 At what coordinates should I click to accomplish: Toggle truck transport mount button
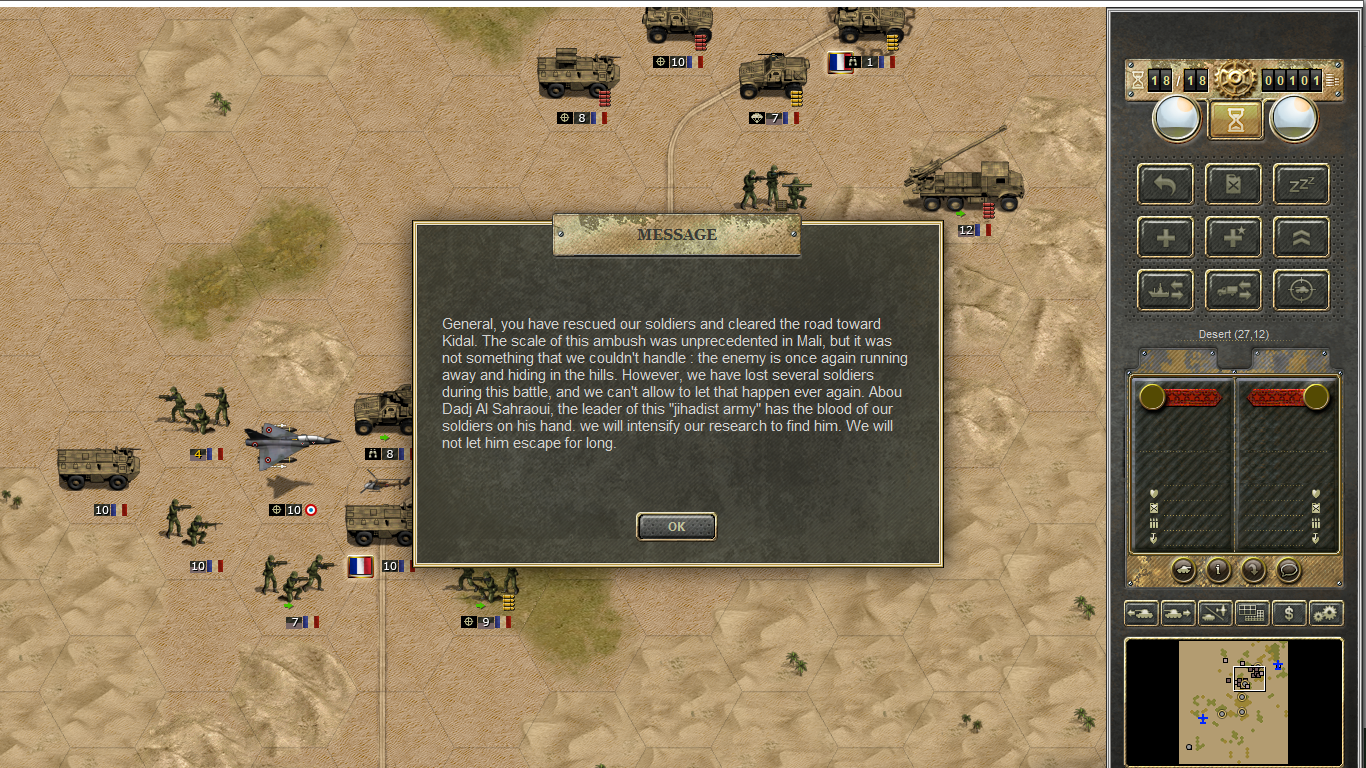tap(1233, 290)
